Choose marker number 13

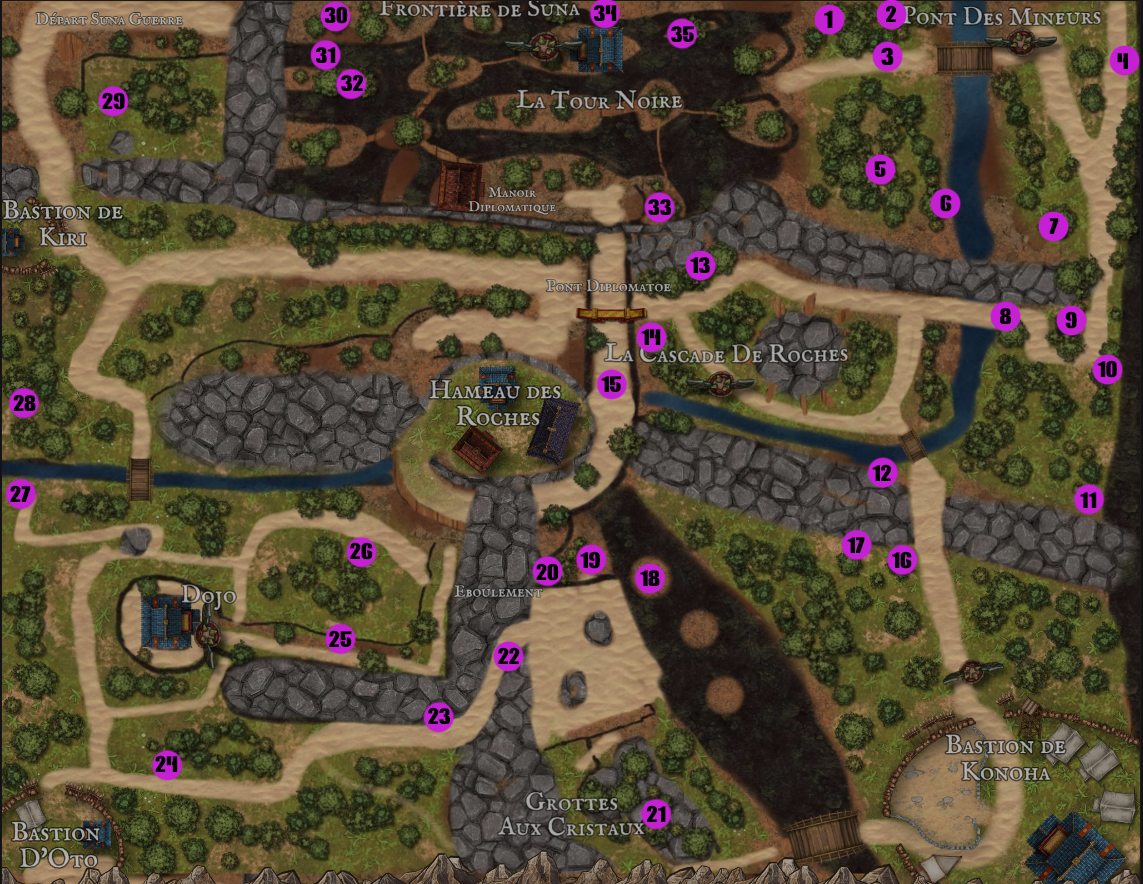(700, 265)
